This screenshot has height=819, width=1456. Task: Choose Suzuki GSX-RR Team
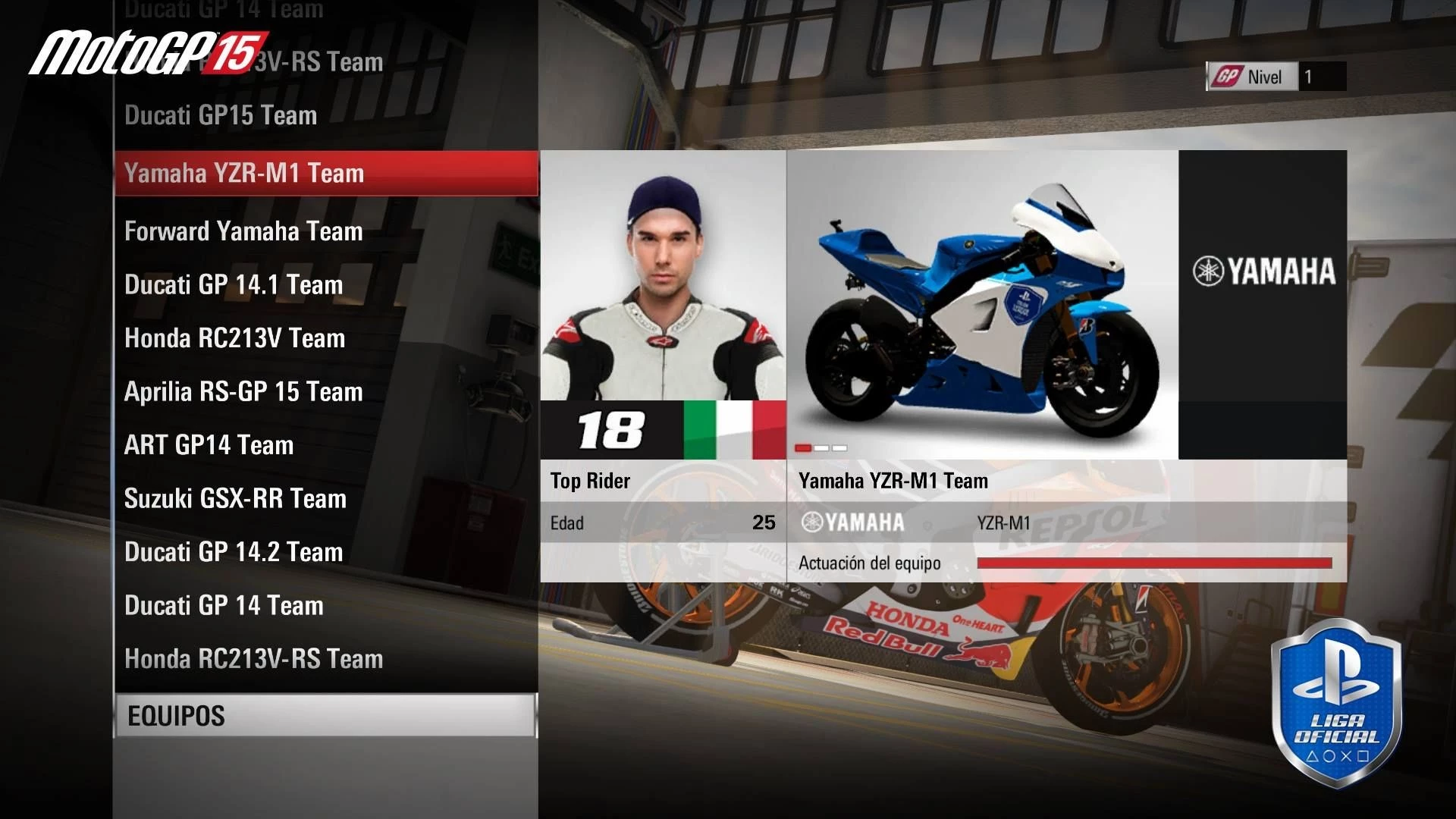pos(235,498)
